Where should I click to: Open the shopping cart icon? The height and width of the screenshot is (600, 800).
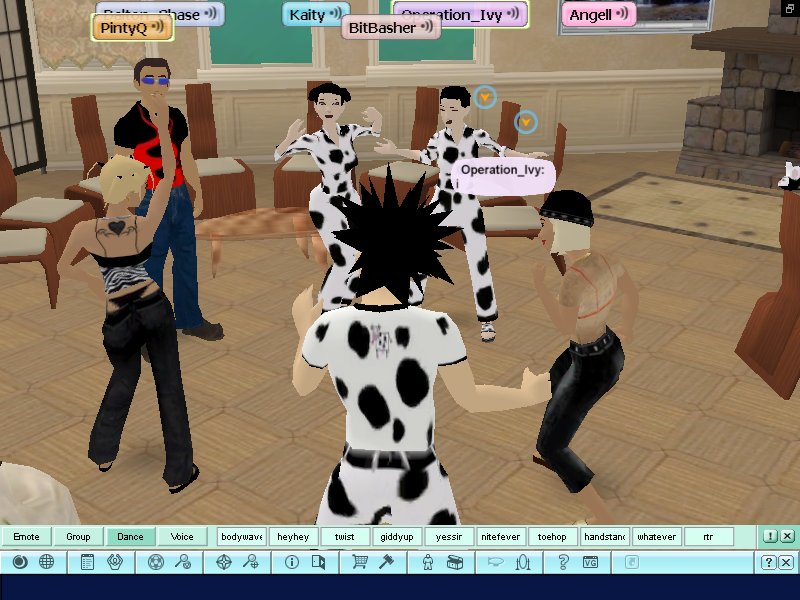click(x=359, y=563)
